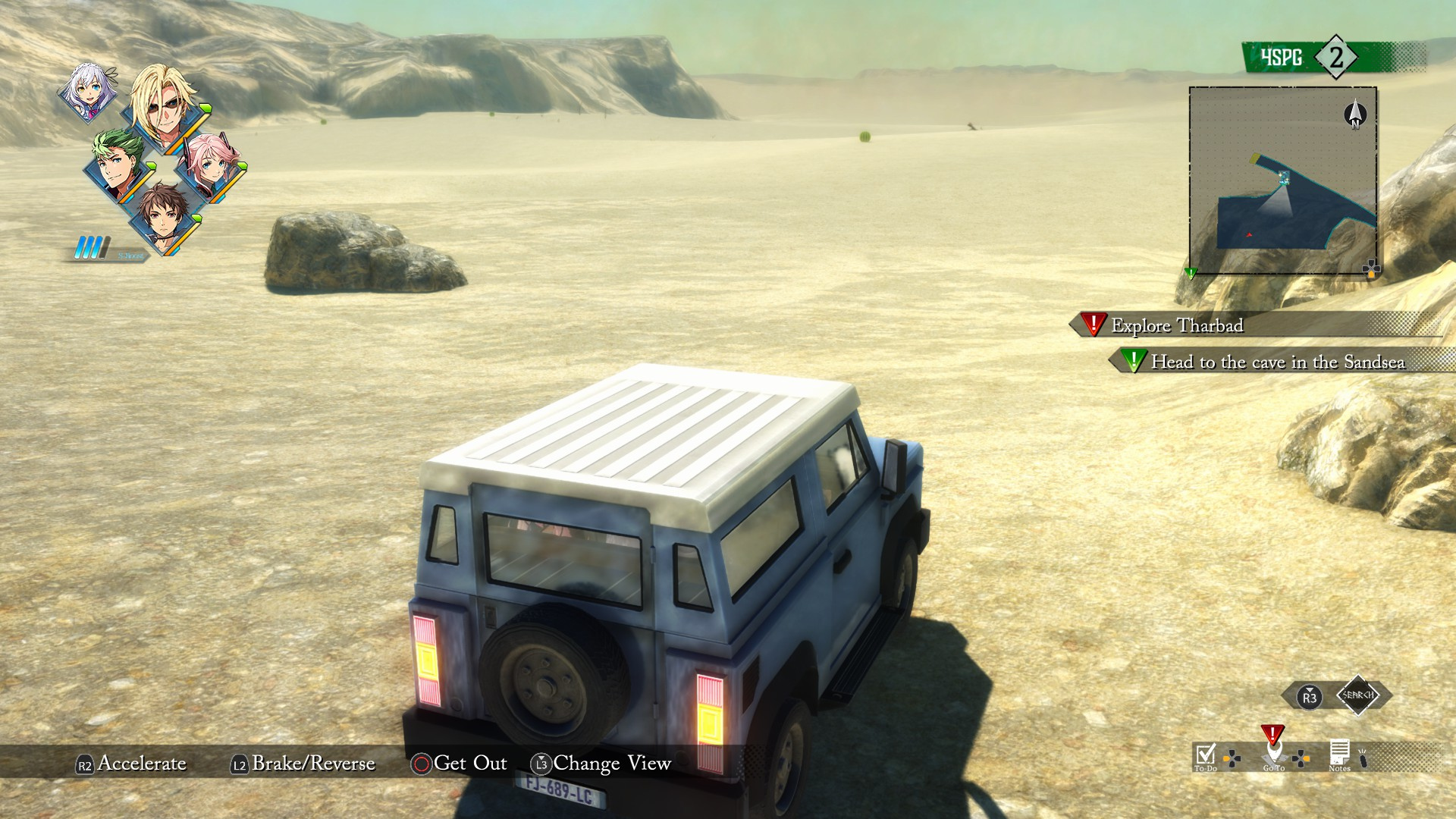Select the silver-haired girl portrait
1456x819 pixels.
pyautogui.click(x=89, y=93)
